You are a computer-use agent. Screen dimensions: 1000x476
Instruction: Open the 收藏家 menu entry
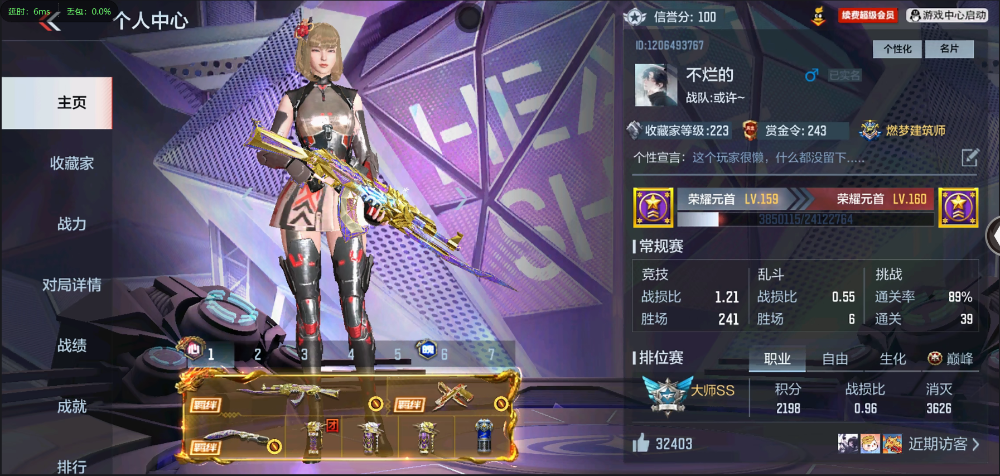[x=72, y=163]
